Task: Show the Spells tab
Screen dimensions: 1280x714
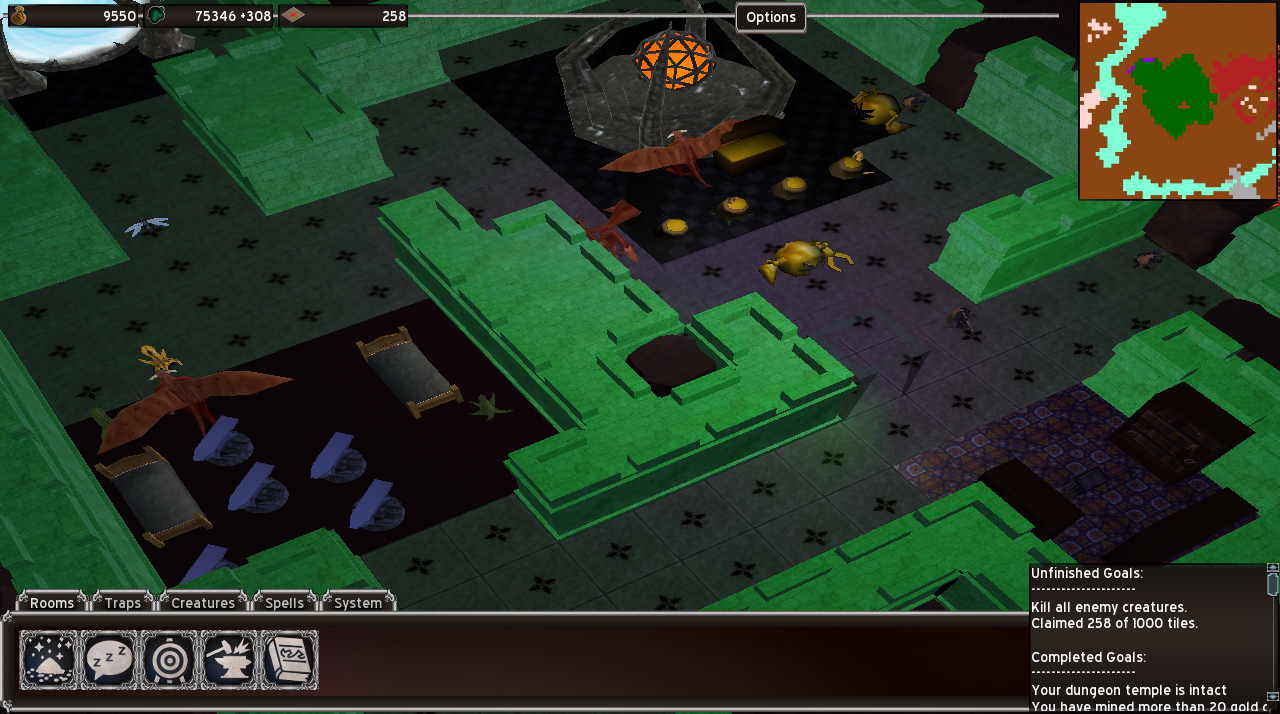Action: [285, 602]
